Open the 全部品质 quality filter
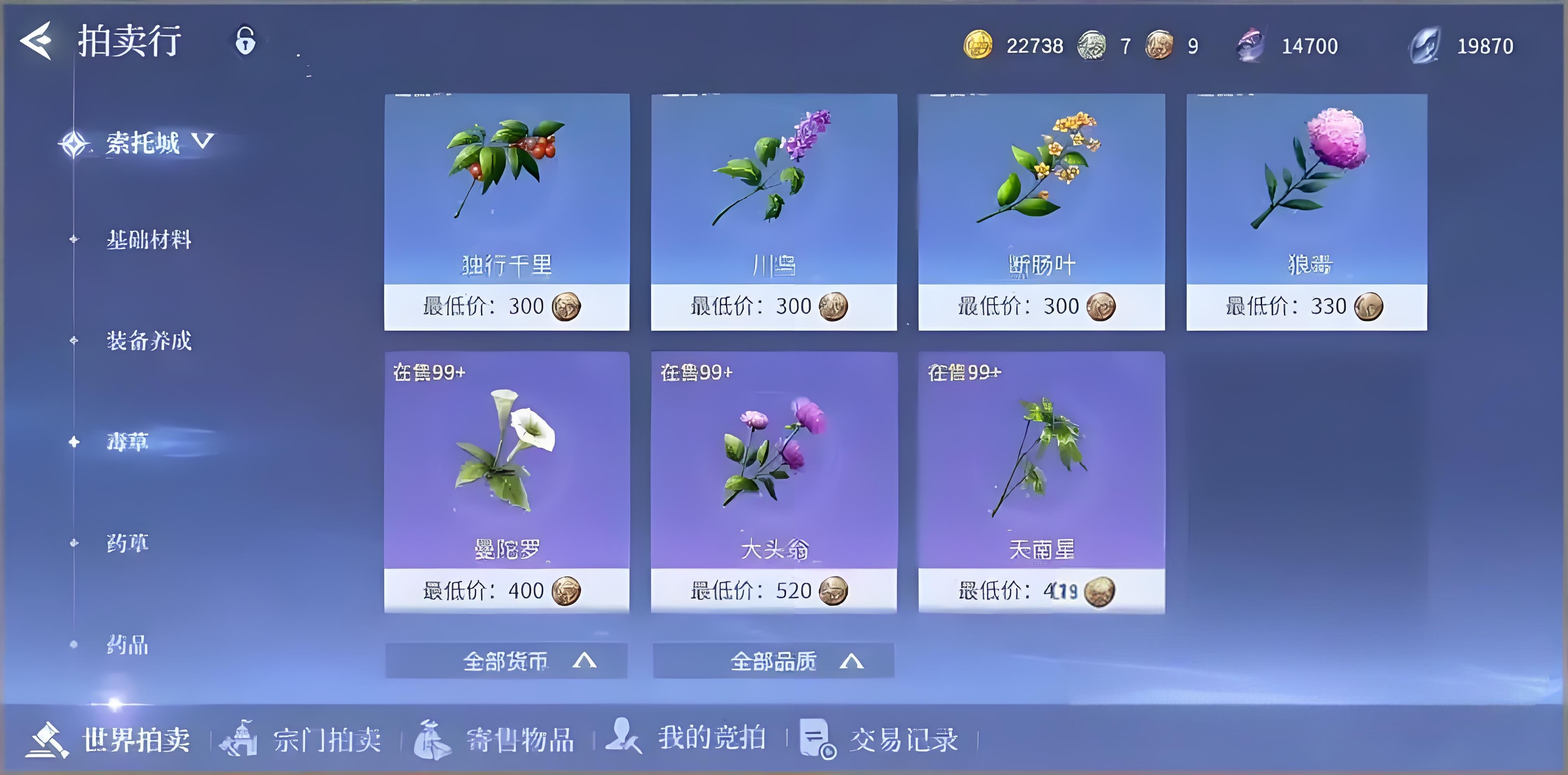 [774, 661]
